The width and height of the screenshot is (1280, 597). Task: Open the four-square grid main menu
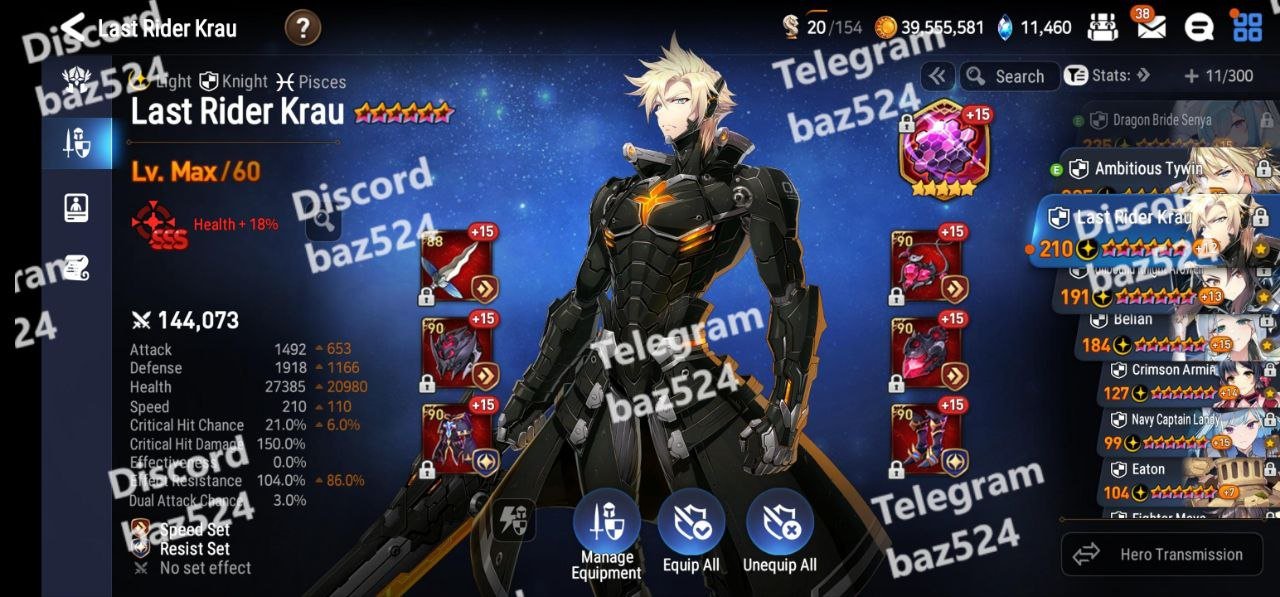click(1247, 27)
